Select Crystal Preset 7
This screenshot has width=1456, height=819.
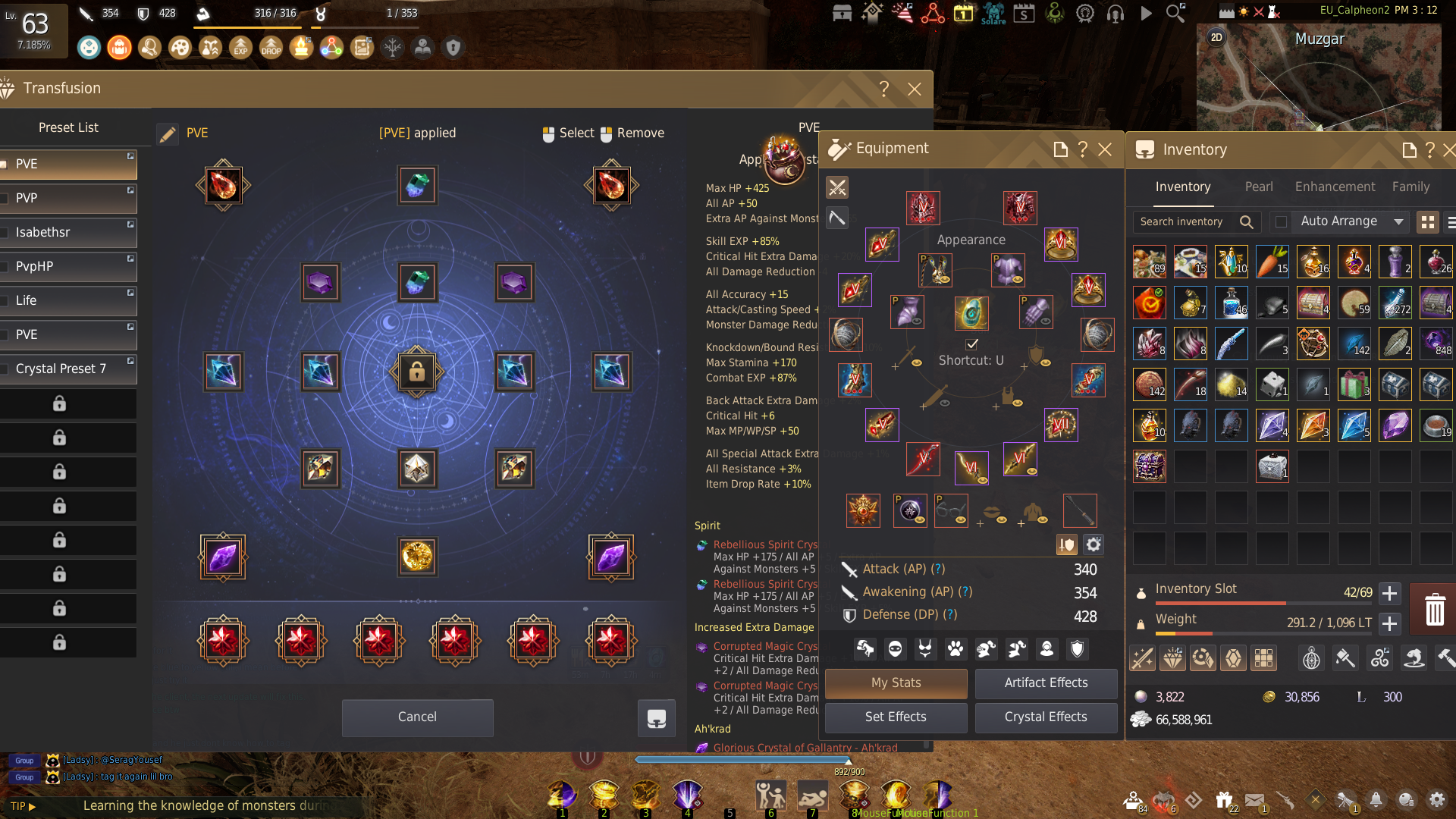[68, 369]
